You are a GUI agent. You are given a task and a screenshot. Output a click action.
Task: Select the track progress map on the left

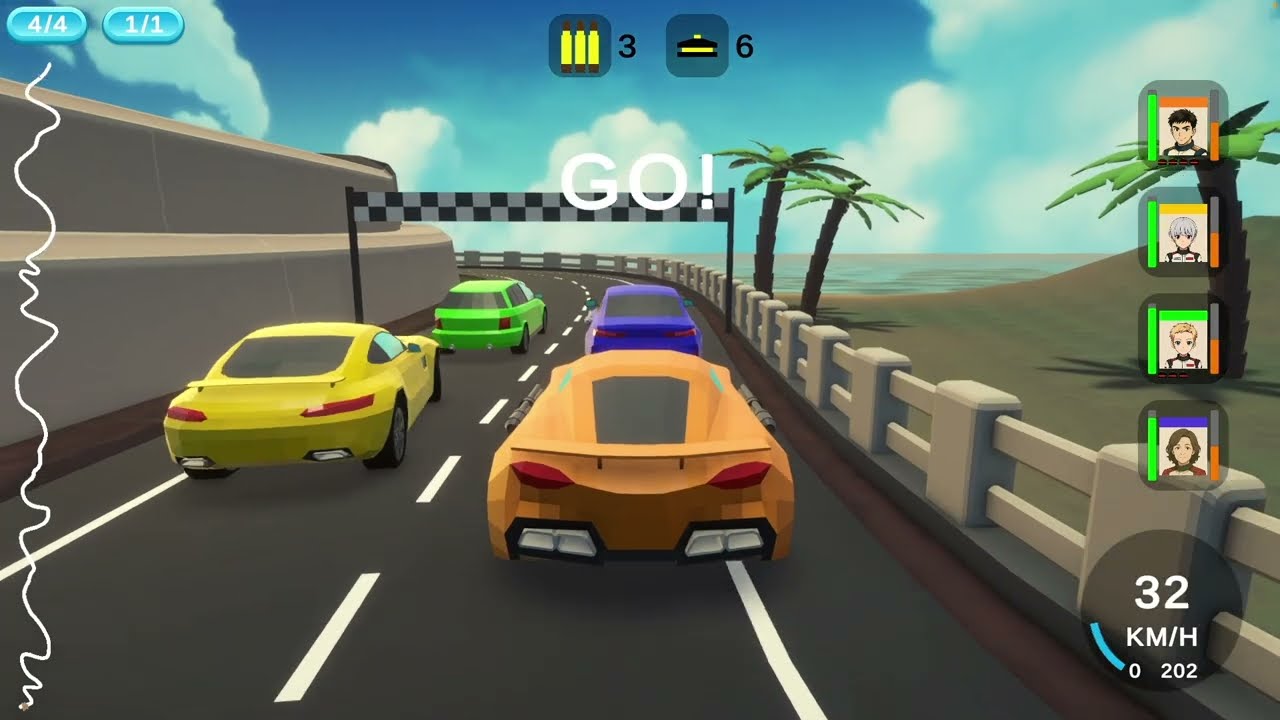(x=38, y=380)
